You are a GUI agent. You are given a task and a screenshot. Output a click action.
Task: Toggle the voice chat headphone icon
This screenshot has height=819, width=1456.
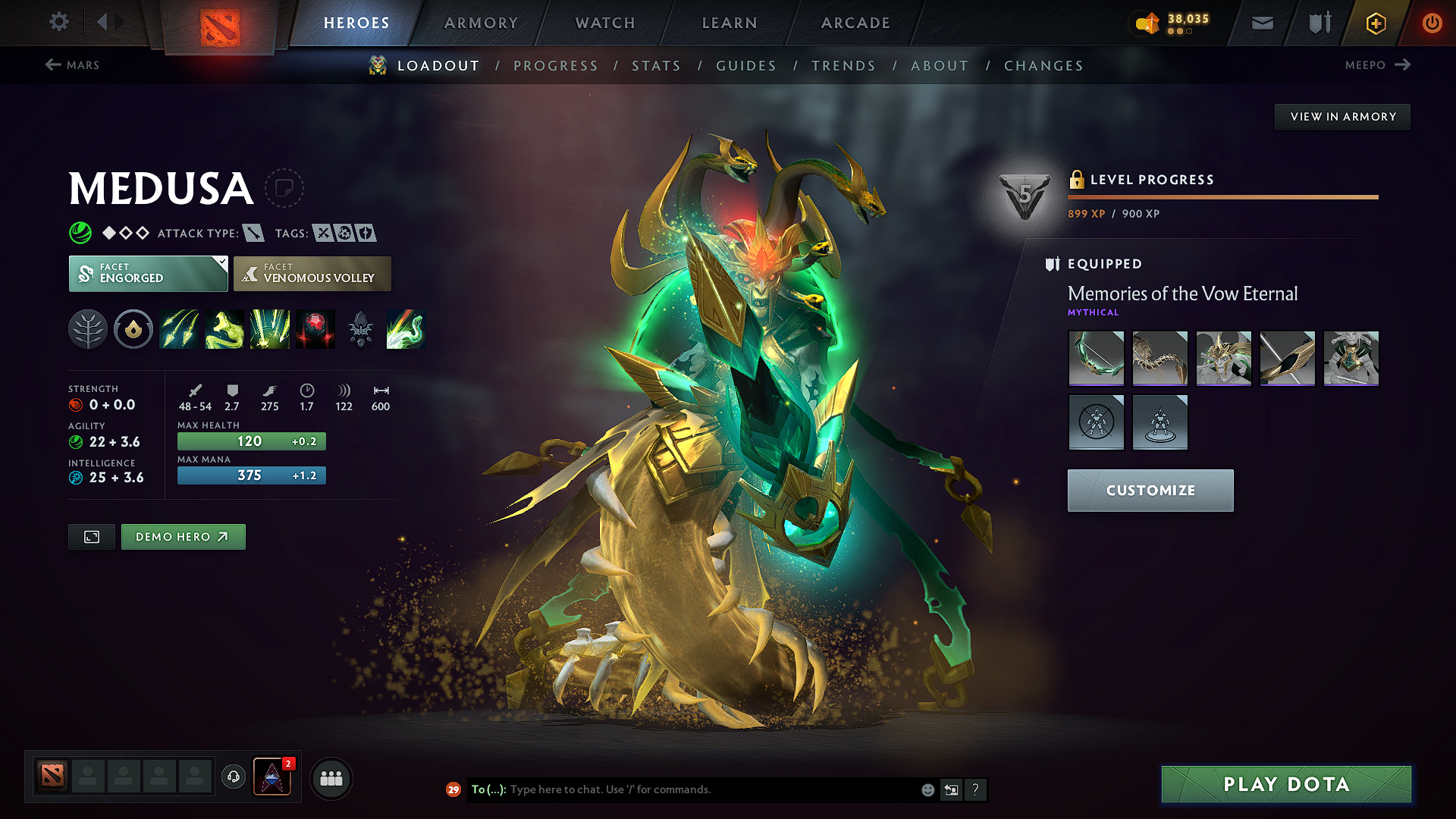pyautogui.click(x=233, y=778)
